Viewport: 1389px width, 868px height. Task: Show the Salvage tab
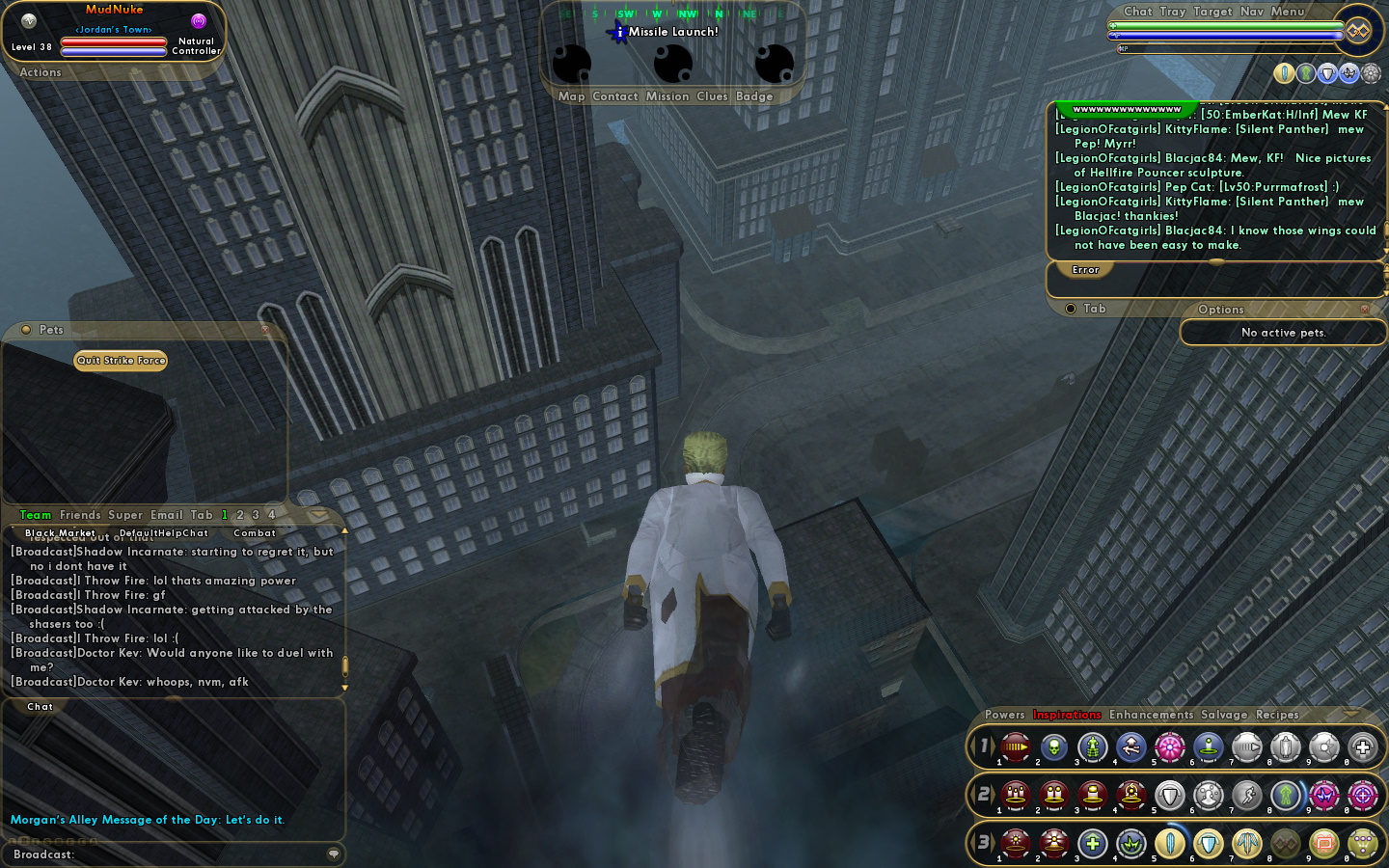[x=1224, y=715]
